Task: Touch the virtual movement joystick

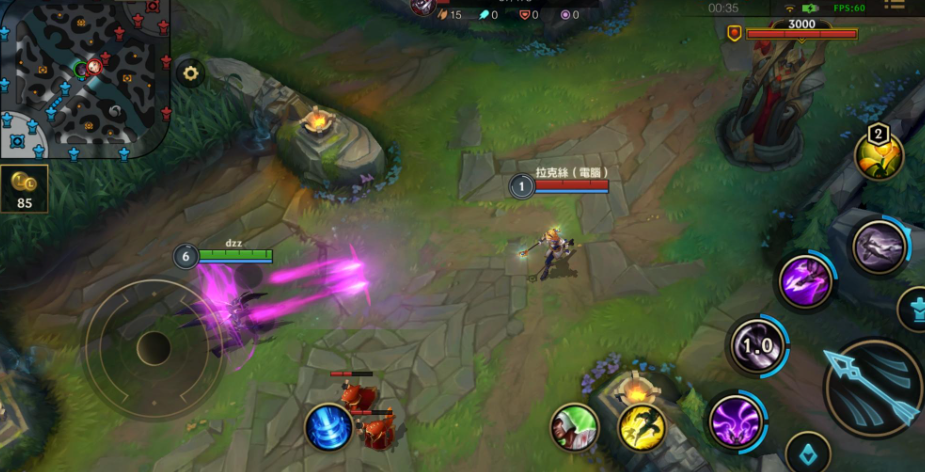Action: tap(153, 348)
